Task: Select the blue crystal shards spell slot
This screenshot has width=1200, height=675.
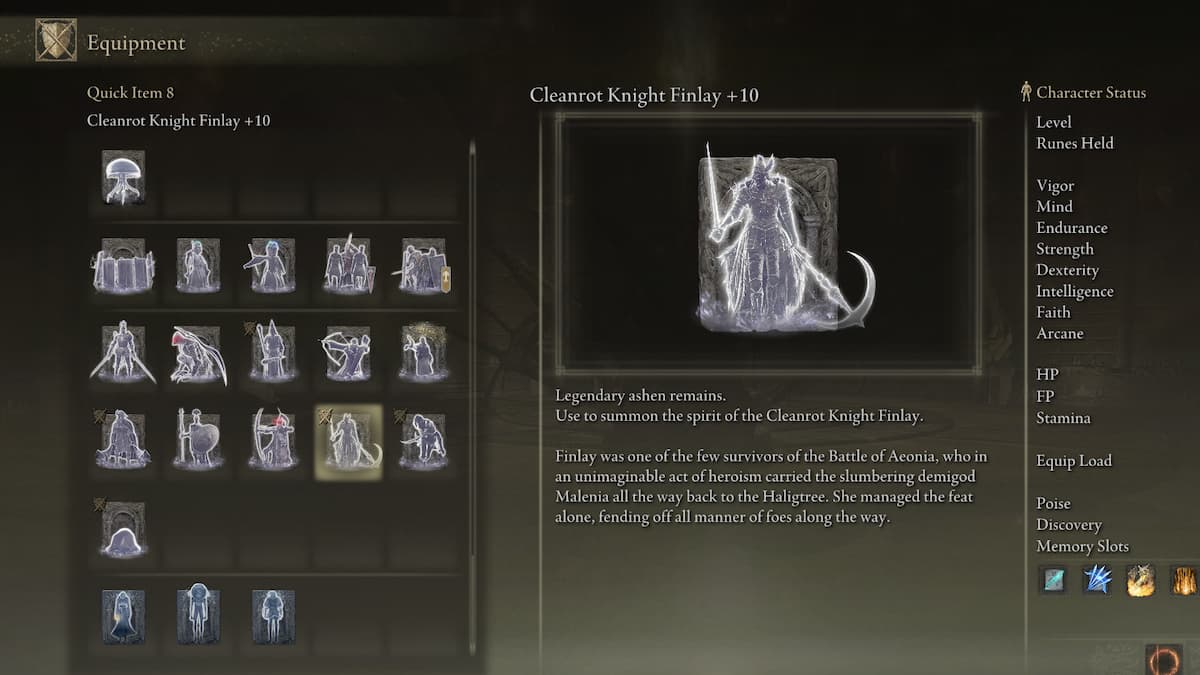Action: (1097, 579)
